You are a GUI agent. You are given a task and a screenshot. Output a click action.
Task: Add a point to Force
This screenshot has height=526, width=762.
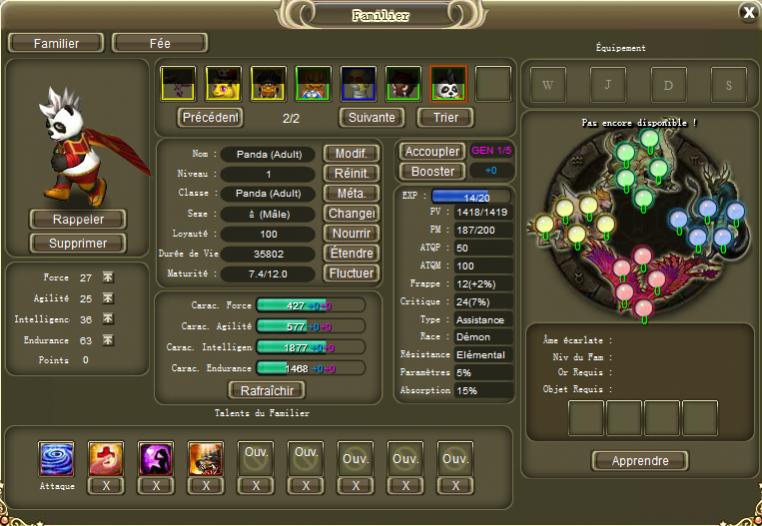(108, 277)
